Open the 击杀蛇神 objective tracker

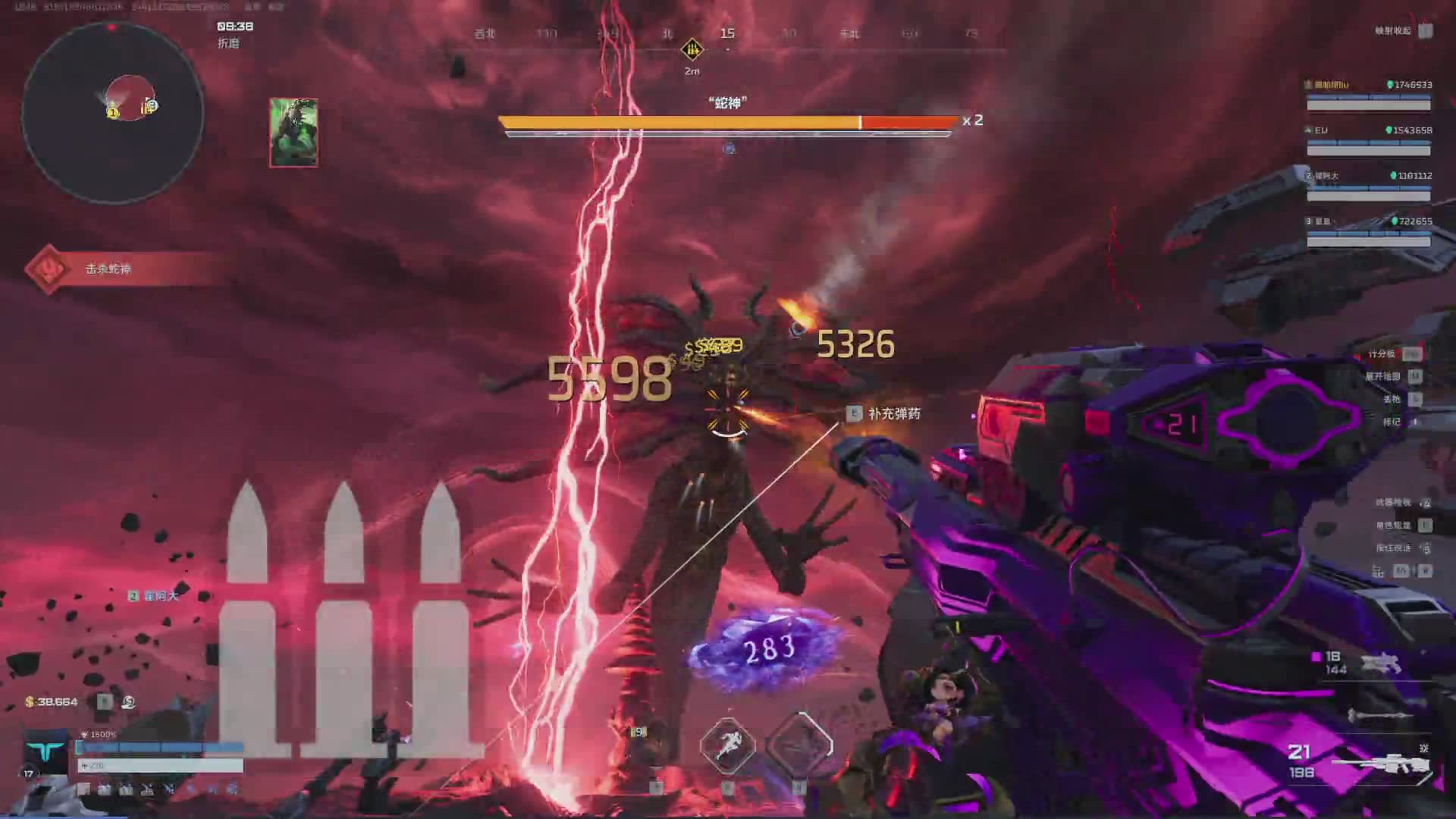tap(108, 269)
